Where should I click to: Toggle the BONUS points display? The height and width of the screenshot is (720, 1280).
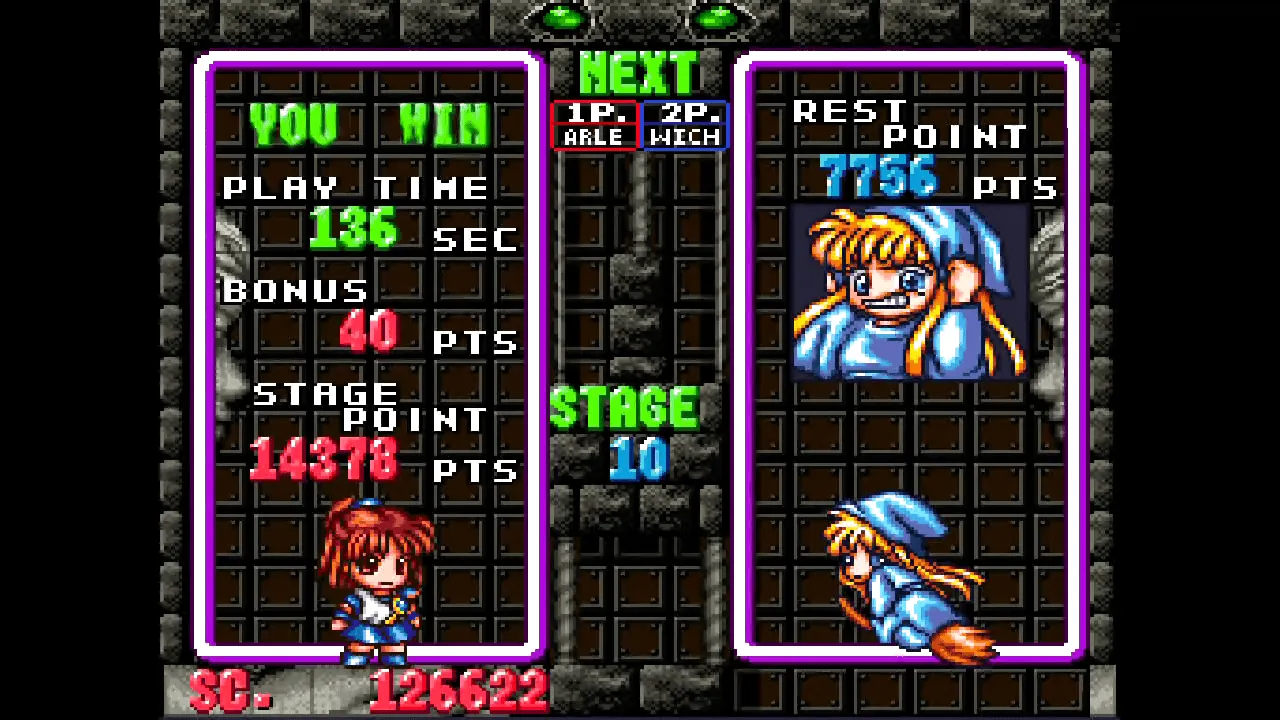click(x=294, y=290)
